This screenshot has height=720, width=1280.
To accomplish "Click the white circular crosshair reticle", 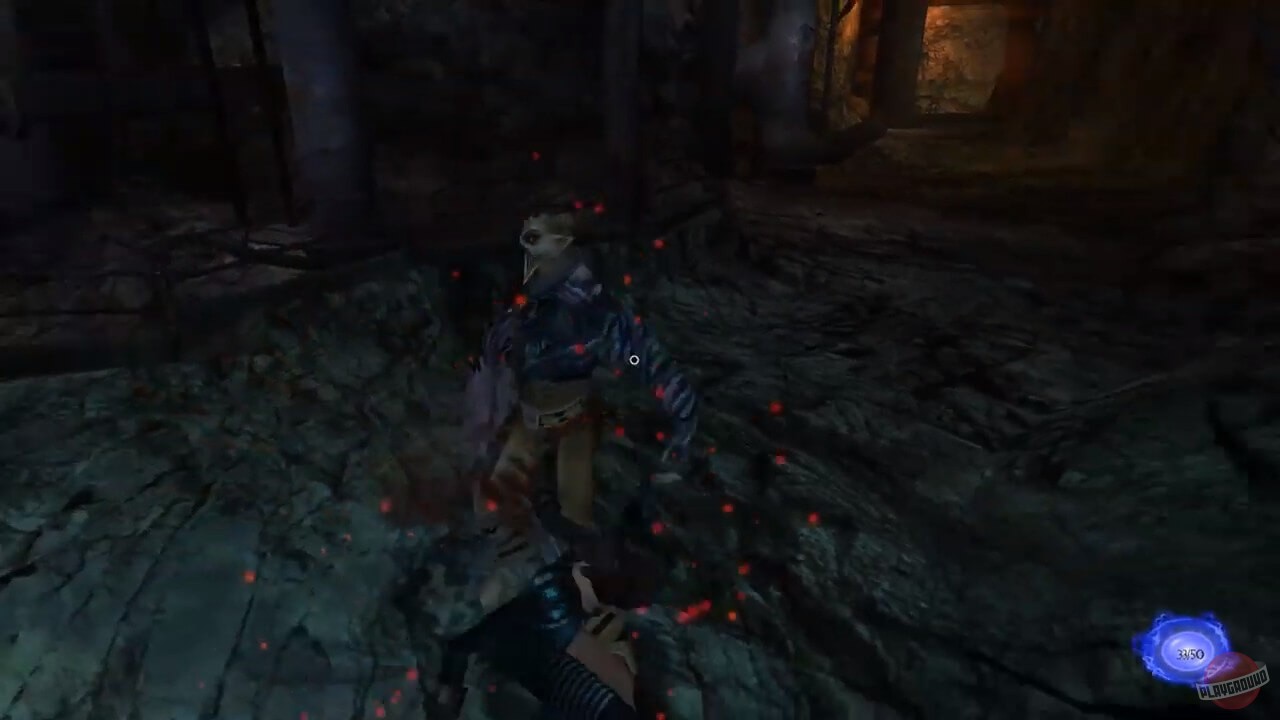I will point(634,358).
